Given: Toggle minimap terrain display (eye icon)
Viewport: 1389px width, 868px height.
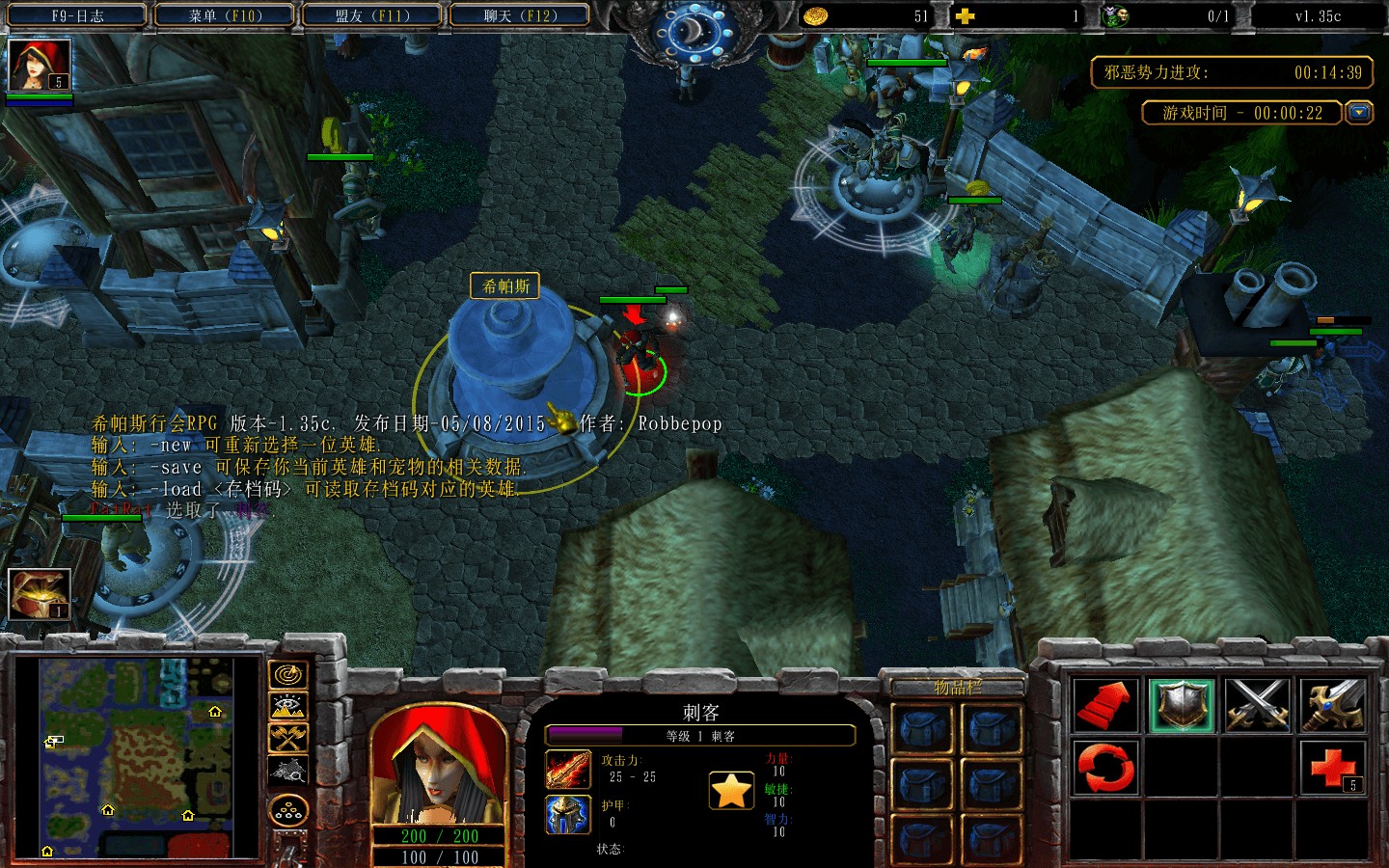Looking at the screenshot, I should click(x=287, y=707).
